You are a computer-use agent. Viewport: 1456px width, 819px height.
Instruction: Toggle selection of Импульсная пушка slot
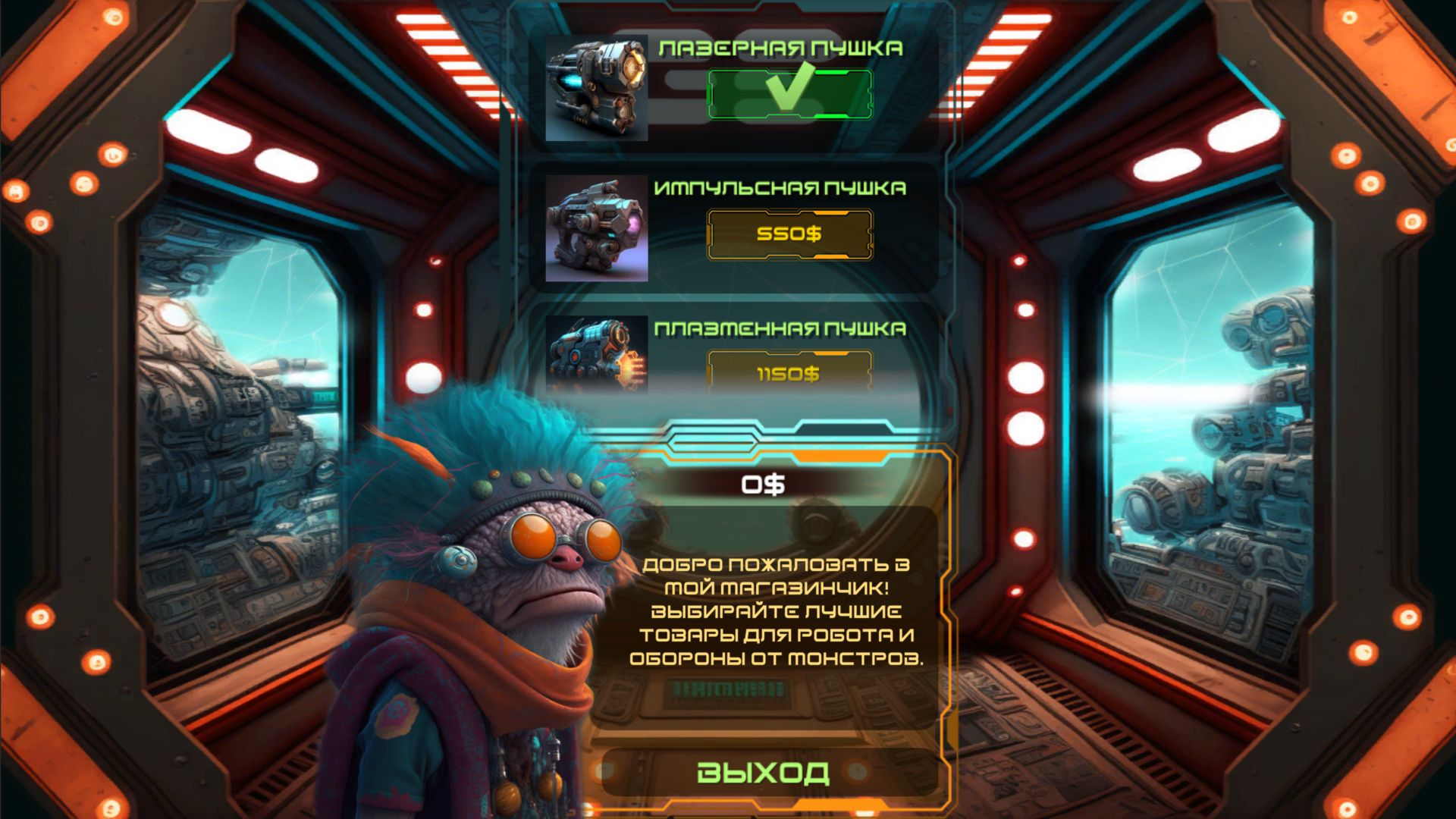[789, 235]
